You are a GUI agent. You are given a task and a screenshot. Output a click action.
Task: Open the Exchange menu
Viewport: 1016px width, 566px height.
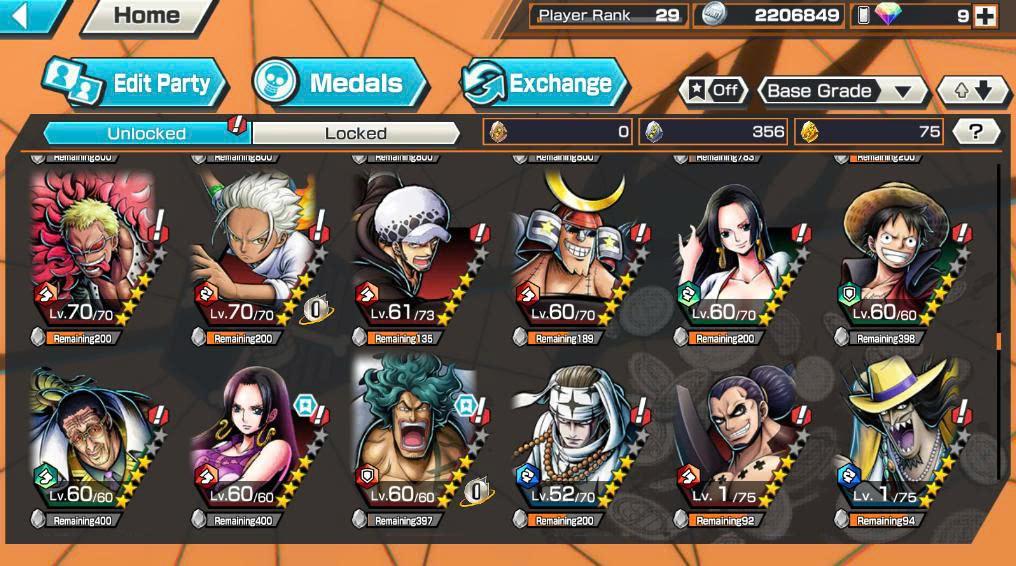click(x=544, y=84)
